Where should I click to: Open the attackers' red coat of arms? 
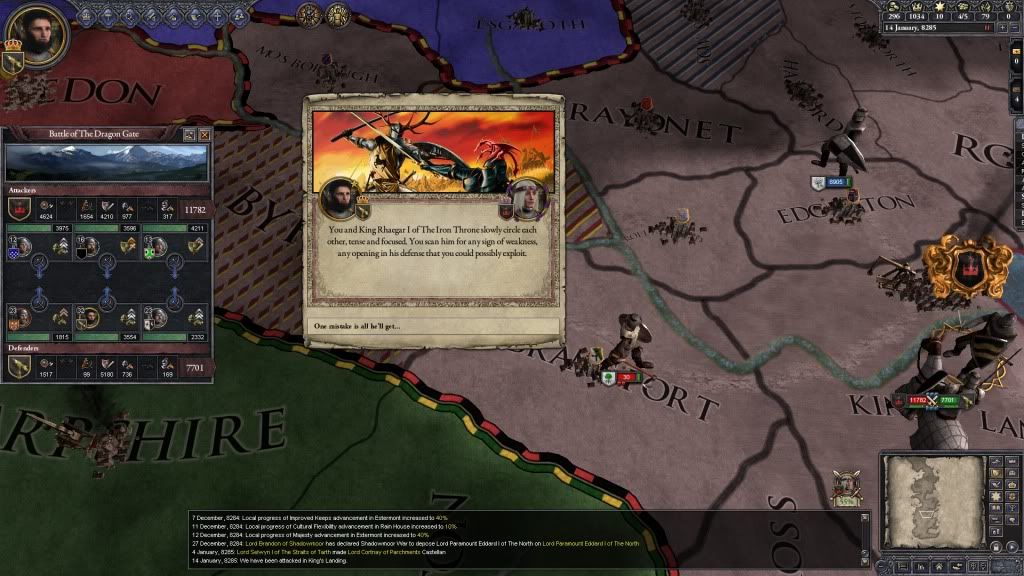pos(19,209)
